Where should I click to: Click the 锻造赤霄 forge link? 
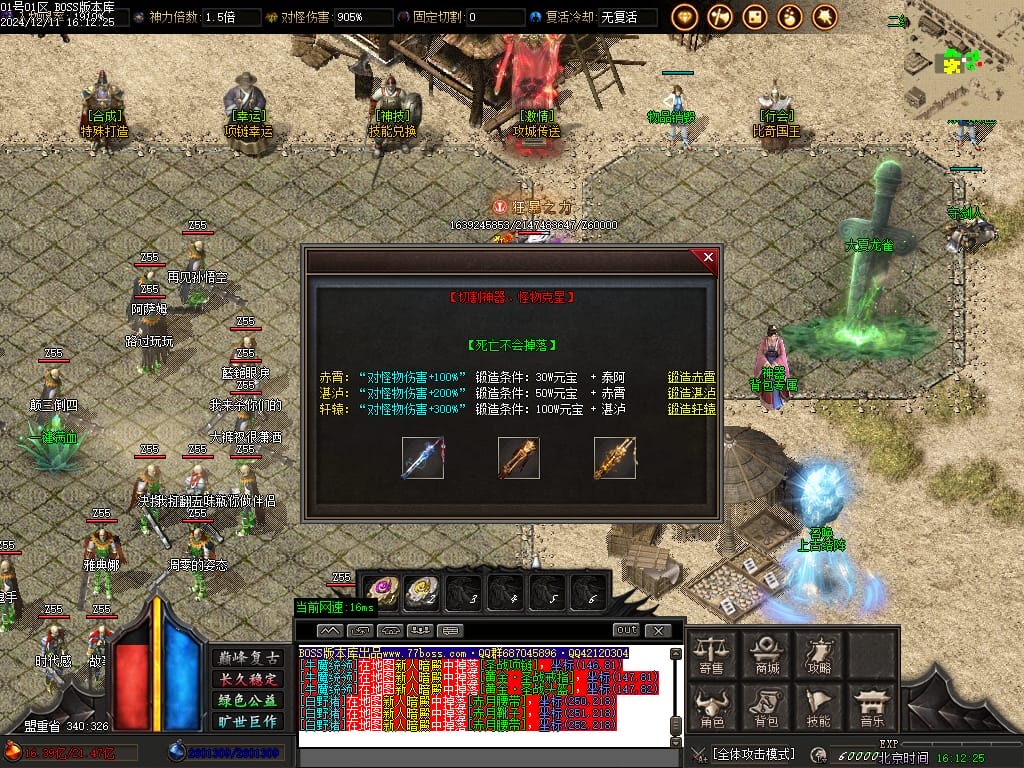[x=692, y=378]
